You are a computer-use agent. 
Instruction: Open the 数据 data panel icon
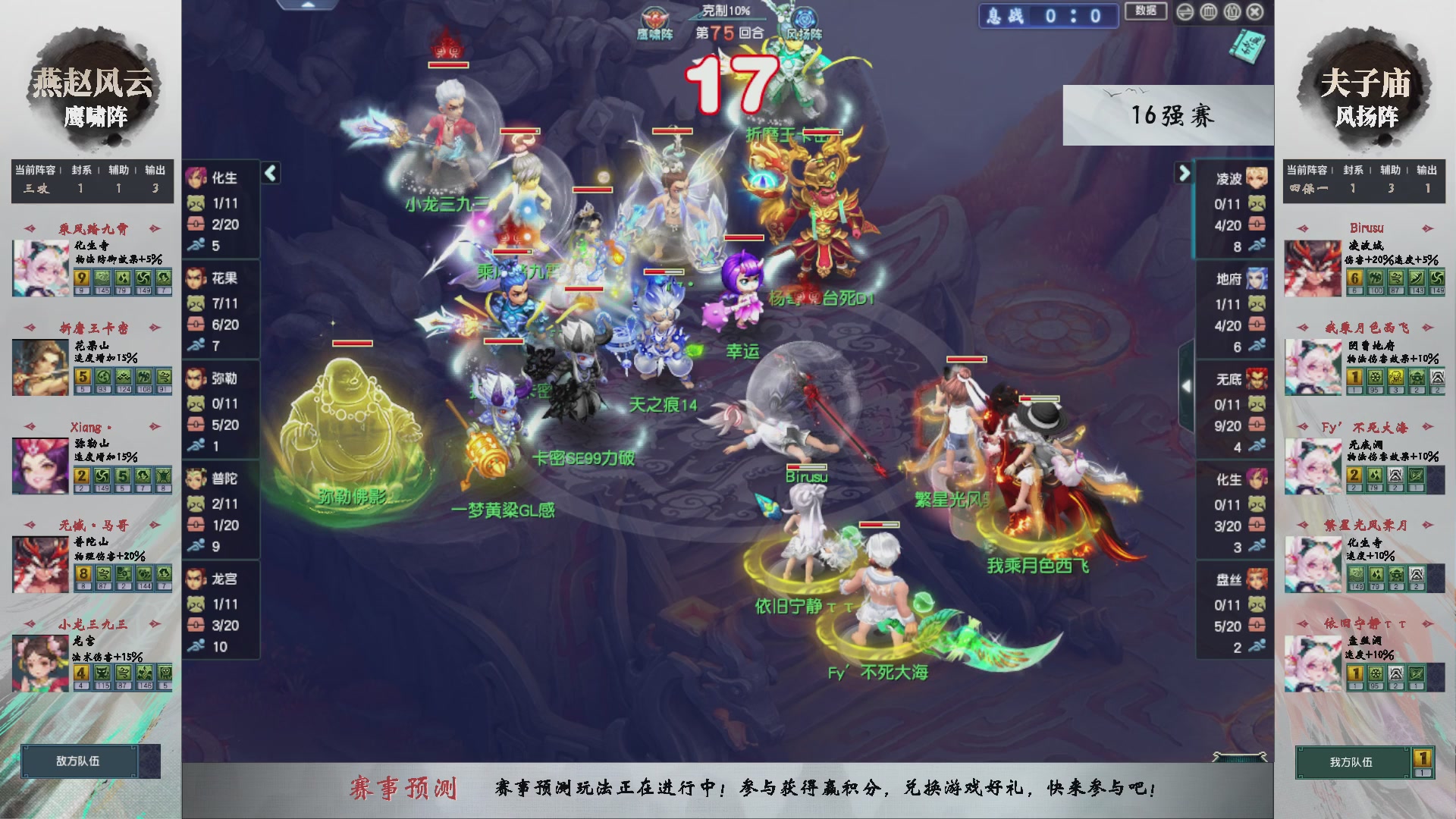click(x=1145, y=12)
